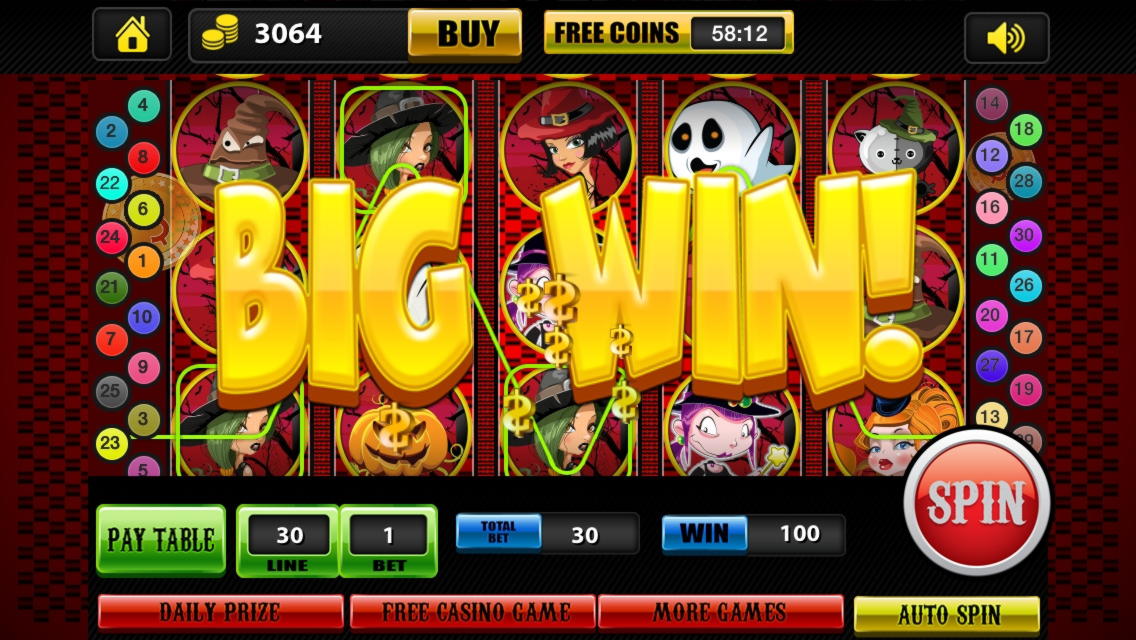Hit the red Spin button
Viewport: 1136px width, 640px height.
977,502
